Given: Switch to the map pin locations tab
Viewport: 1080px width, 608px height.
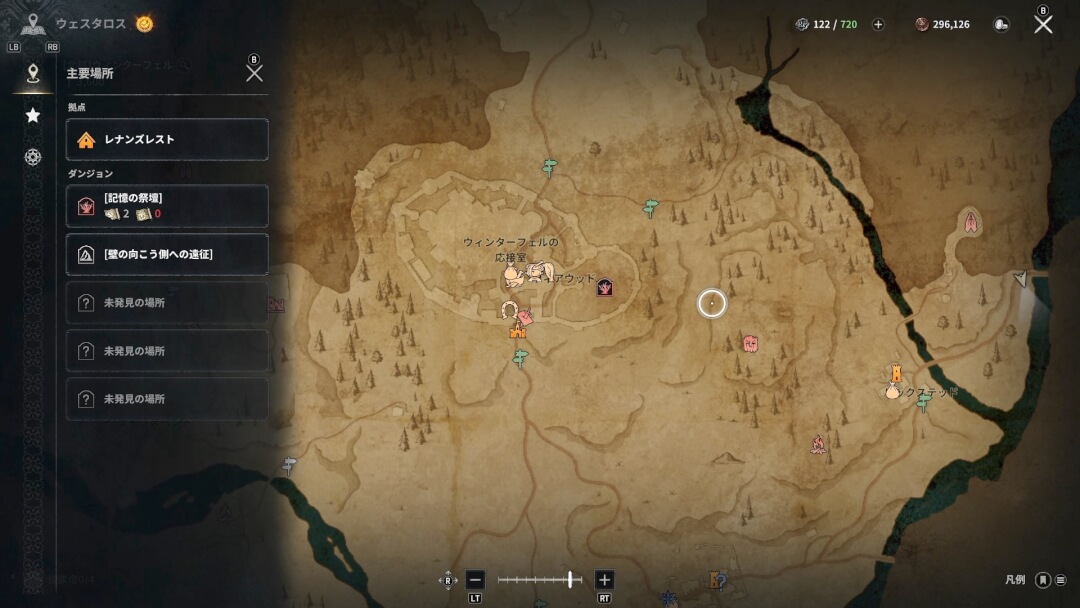Looking at the screenshot, I should tap(33, 73).
